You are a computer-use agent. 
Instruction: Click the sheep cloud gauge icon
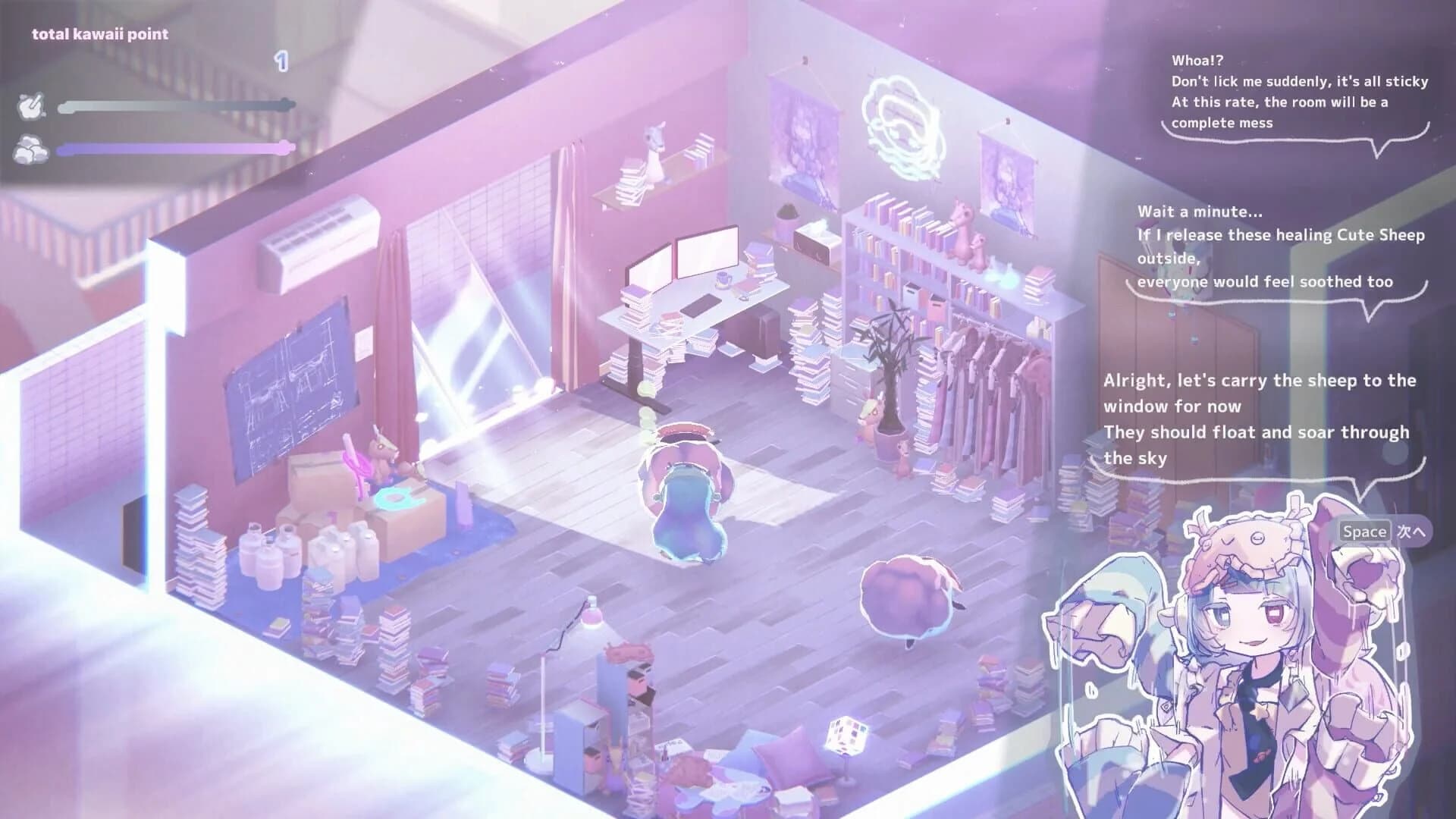[x=30, y=150]
